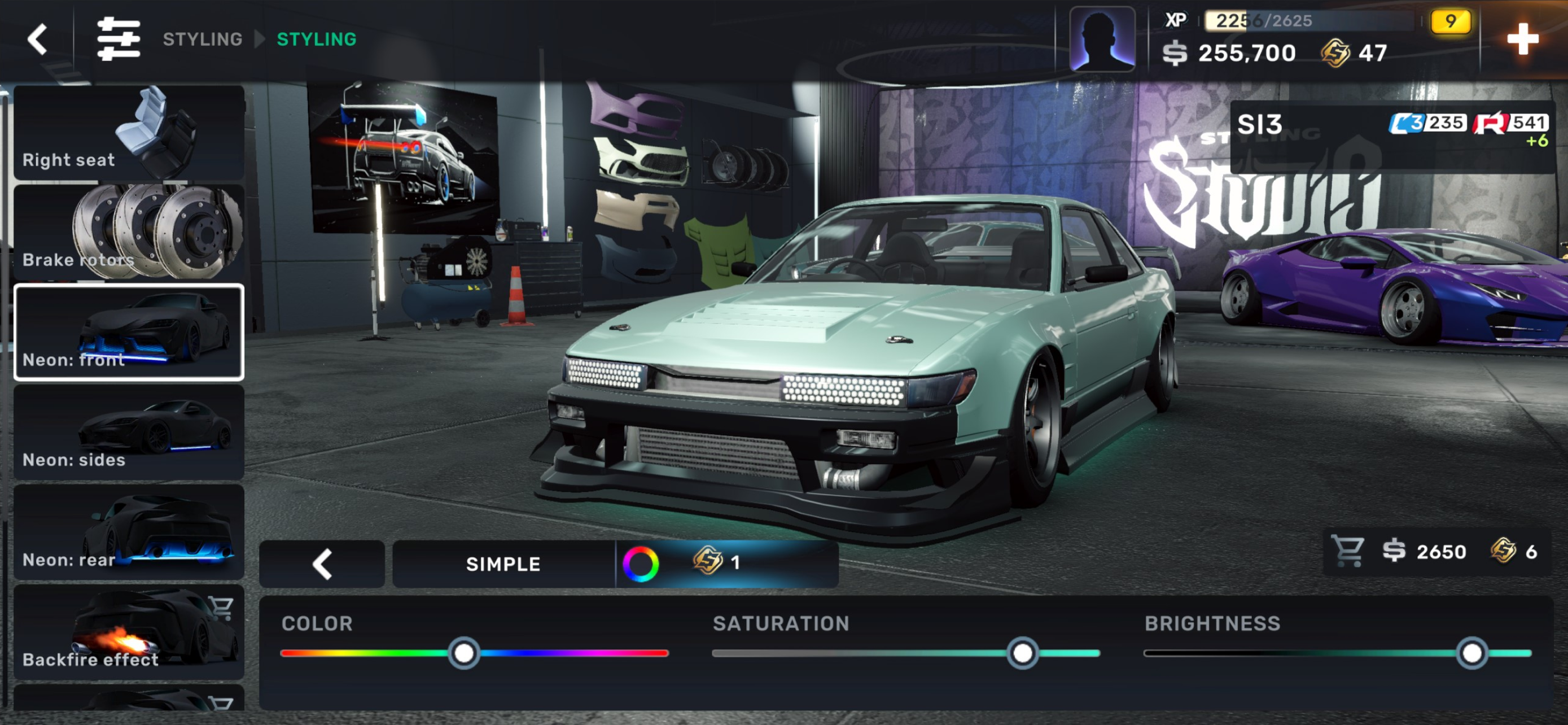
Task: Select the Right seat category
Action: coord(129,132)
